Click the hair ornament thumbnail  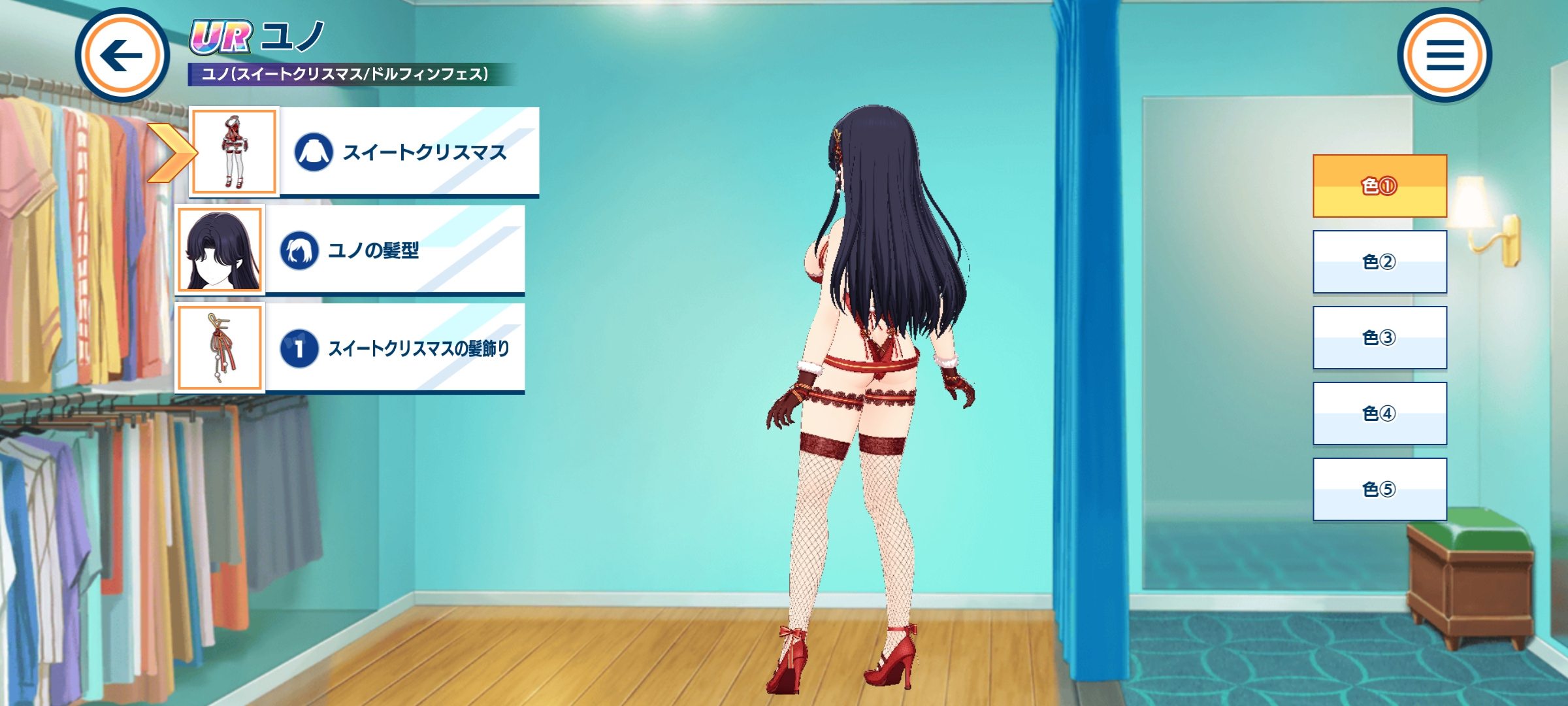(x=220, y=348)
